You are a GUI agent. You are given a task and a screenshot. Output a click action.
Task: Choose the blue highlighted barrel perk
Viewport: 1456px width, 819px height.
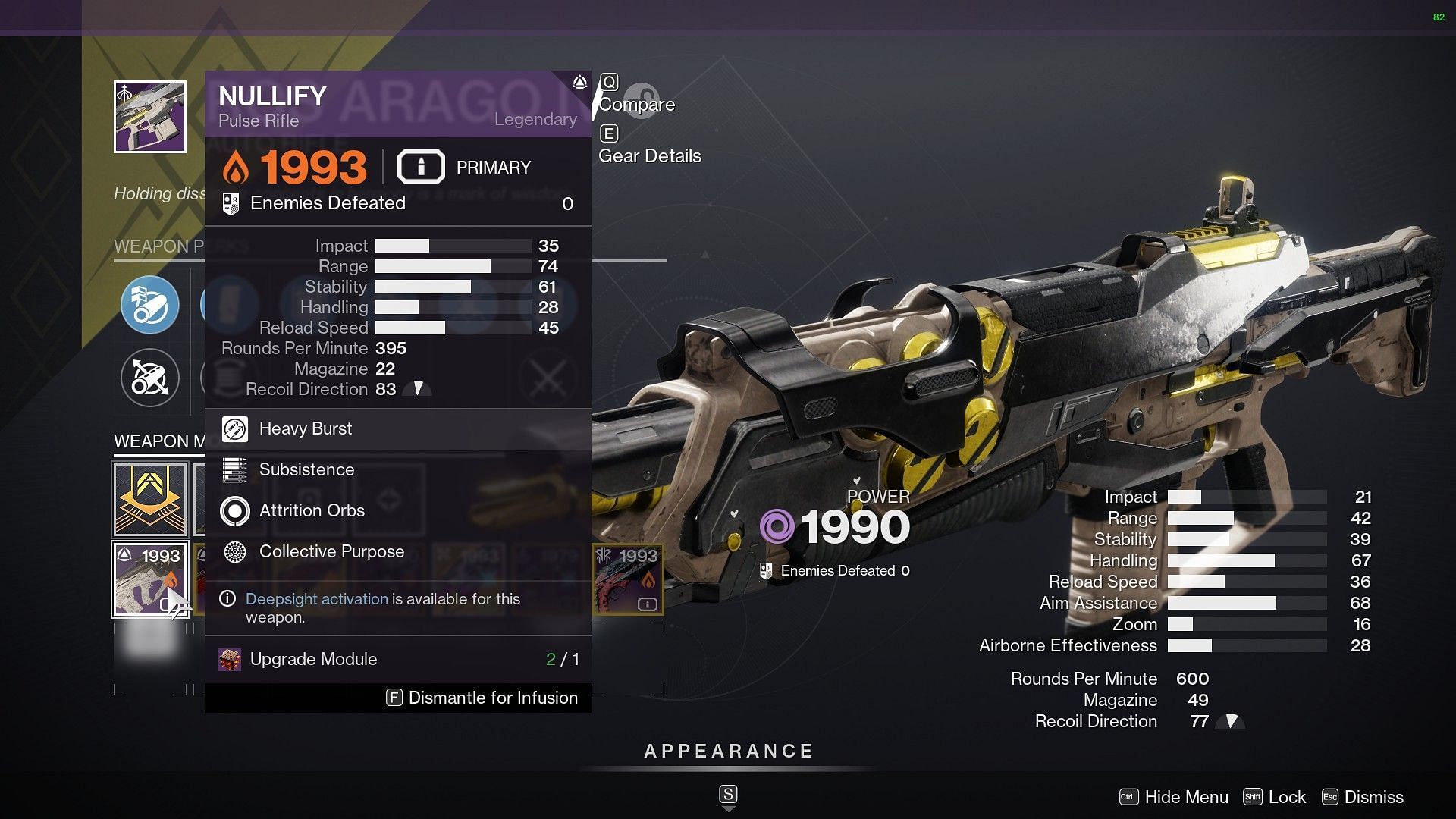[x=150, y=305]
